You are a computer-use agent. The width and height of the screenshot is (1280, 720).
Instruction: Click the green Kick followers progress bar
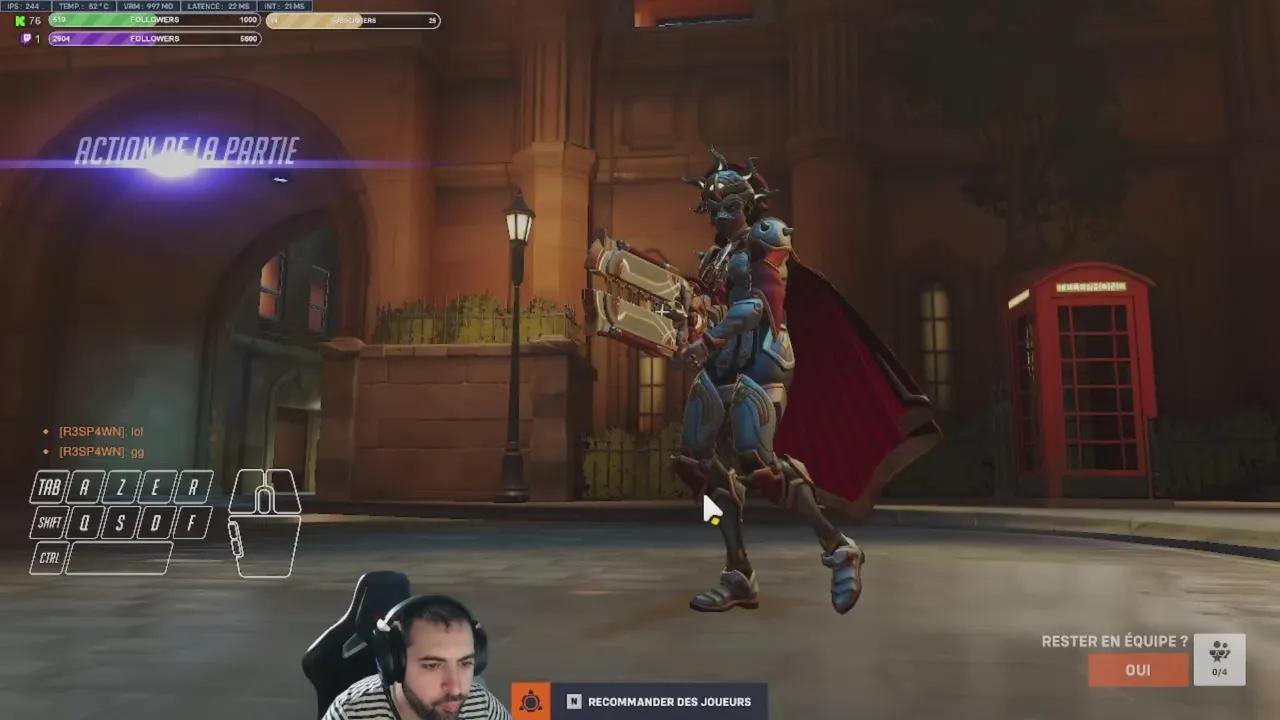pyautogui.click(x=155, y=19)
